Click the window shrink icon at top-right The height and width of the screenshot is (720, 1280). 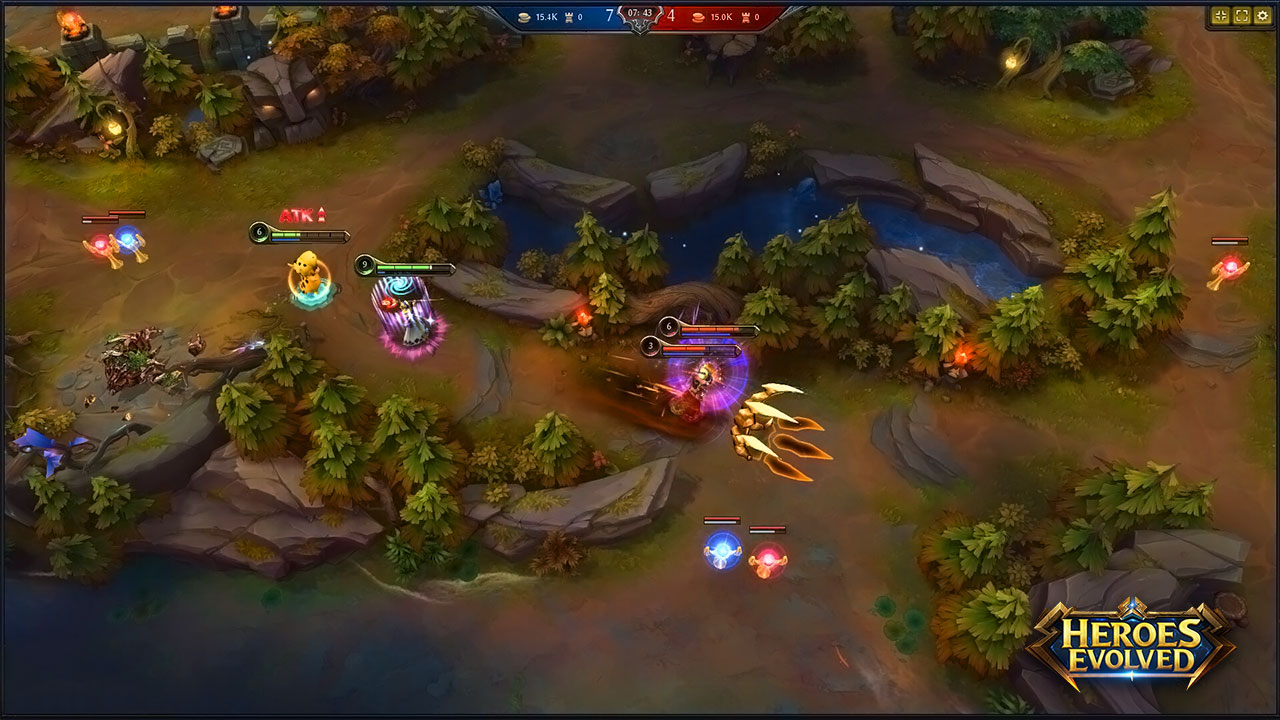(x=1221, y=15)
